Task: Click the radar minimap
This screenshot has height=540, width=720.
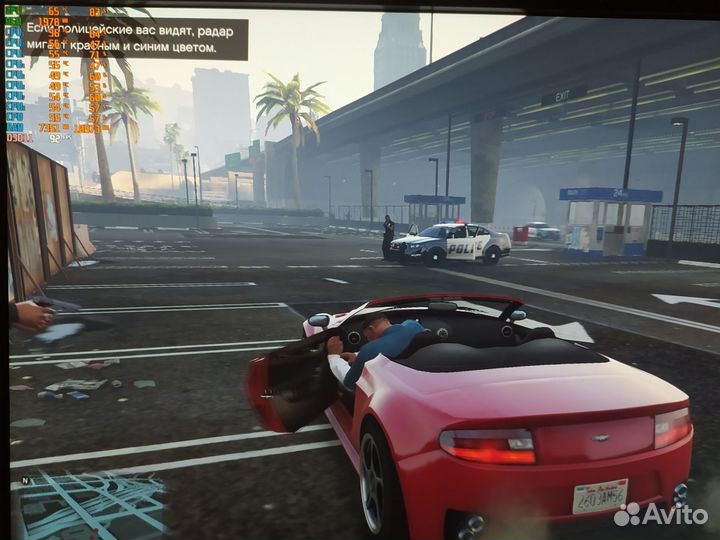Action: 90,506
